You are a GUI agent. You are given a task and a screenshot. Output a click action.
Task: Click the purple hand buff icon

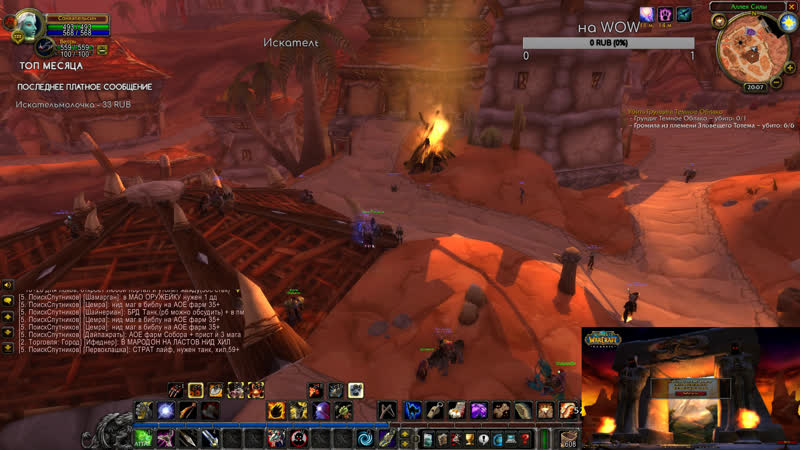[665, 14]
